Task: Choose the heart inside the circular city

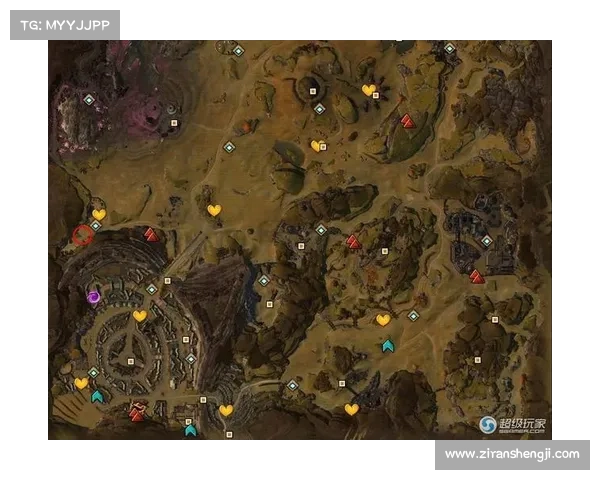Action: [140, 316]
